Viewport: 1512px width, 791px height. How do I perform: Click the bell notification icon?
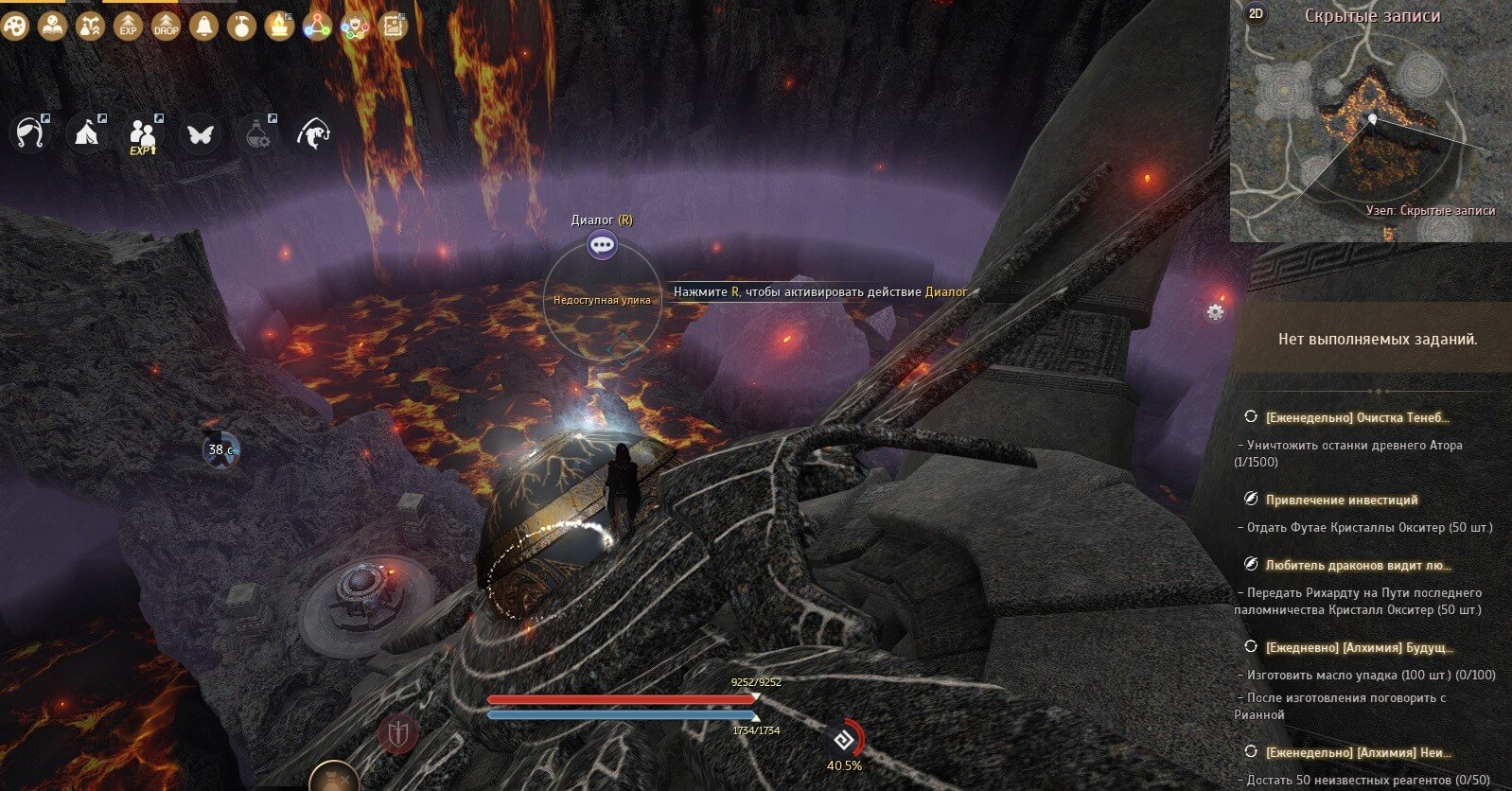coord(203,26)
